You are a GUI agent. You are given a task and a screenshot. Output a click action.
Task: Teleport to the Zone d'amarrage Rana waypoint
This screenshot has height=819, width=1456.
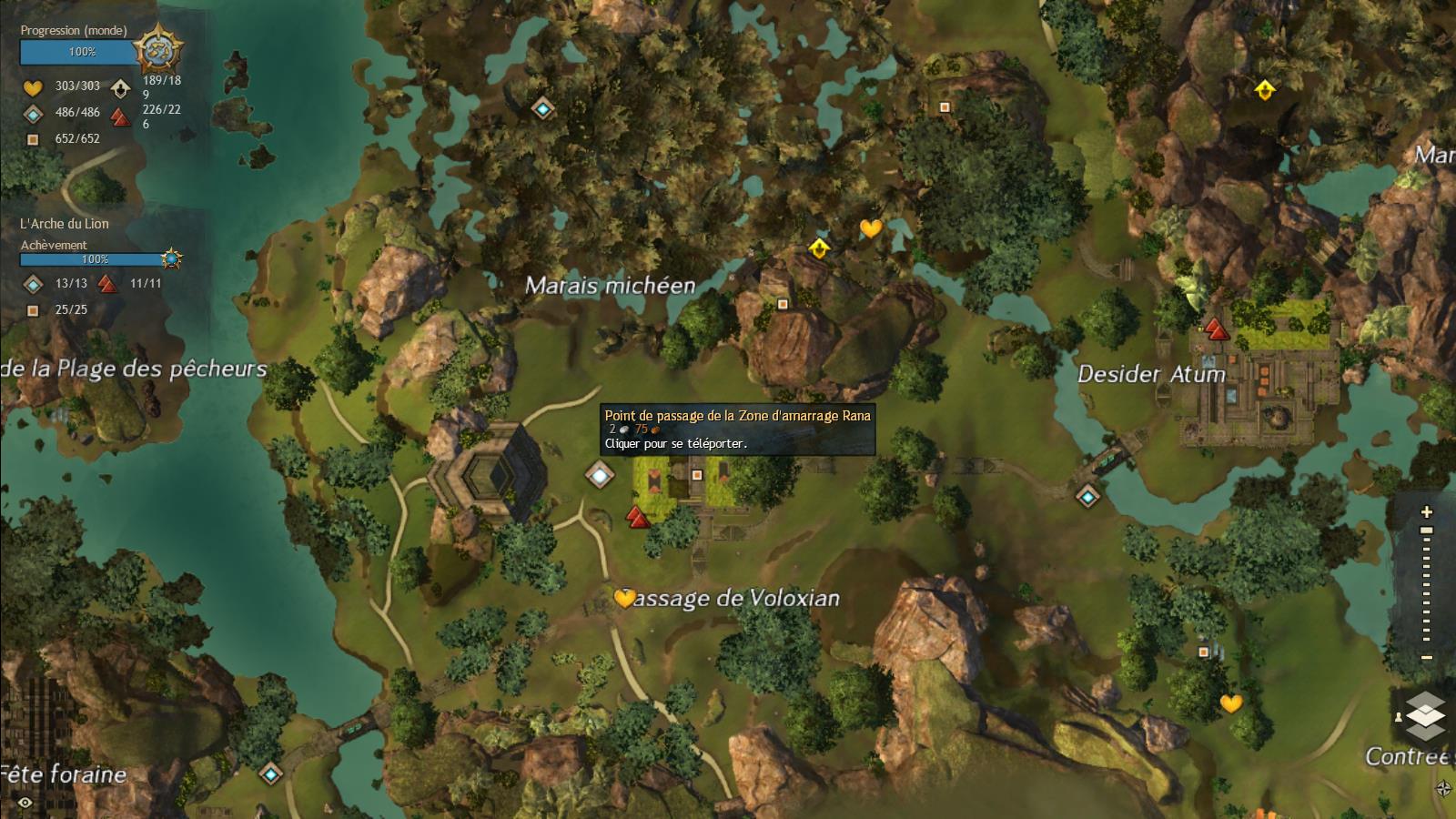pos(599,474)
